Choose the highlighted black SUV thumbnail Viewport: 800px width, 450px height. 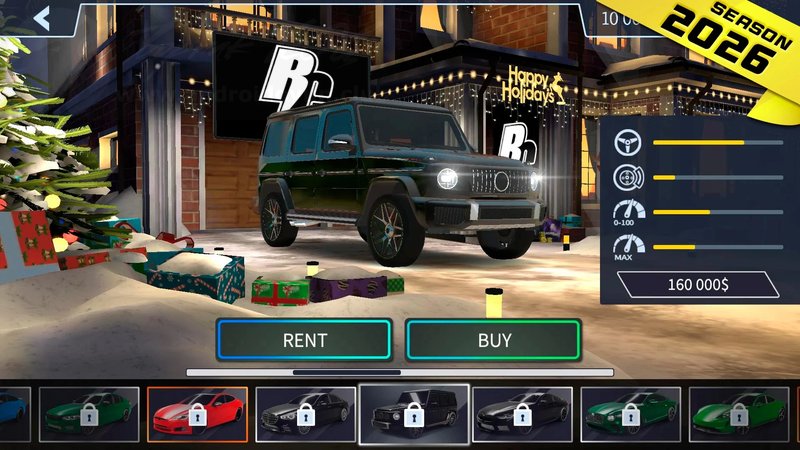click(x=413, y=414)
